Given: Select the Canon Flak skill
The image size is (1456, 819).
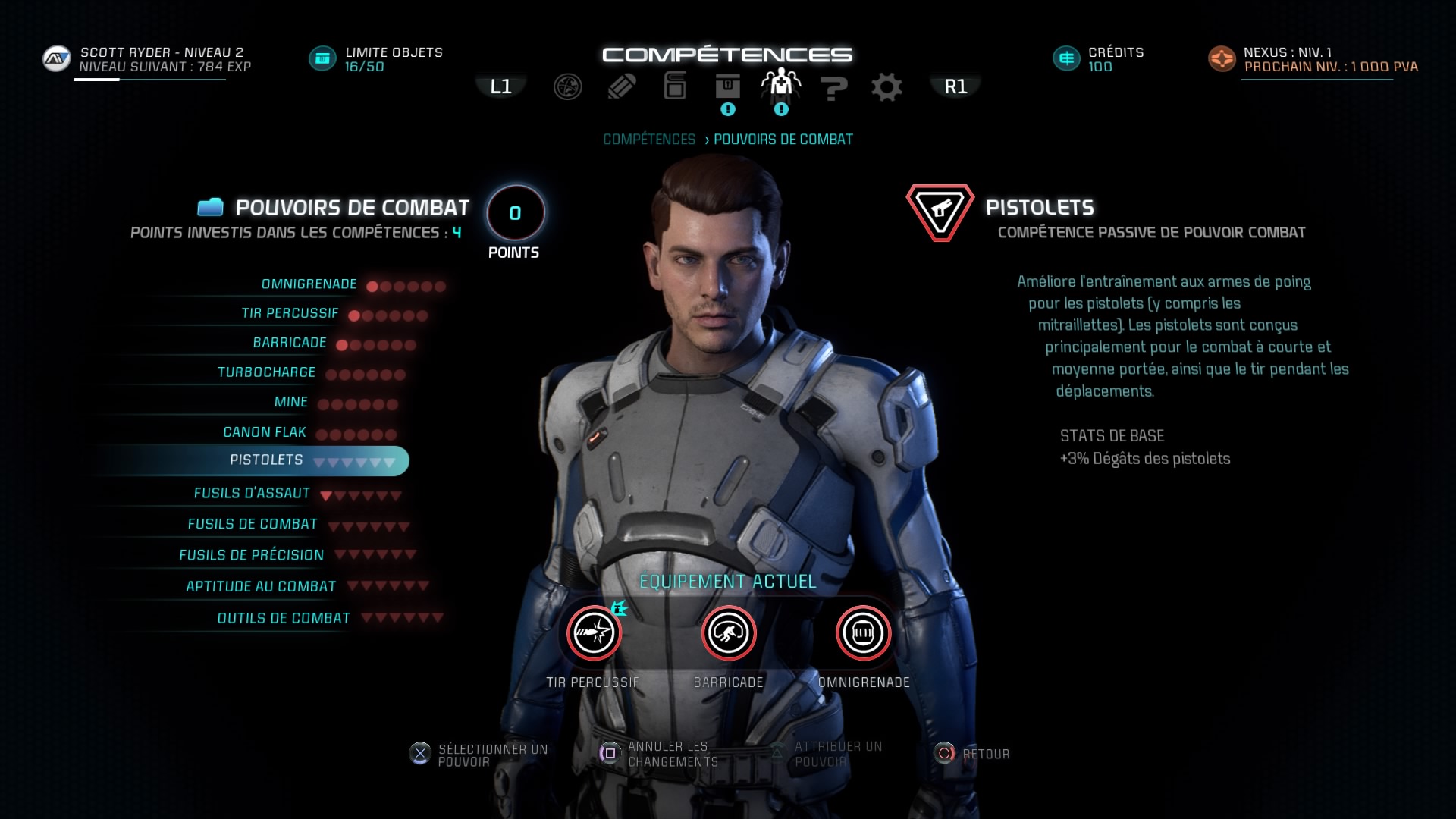Looking at the screenshot, I should [265, 432].
